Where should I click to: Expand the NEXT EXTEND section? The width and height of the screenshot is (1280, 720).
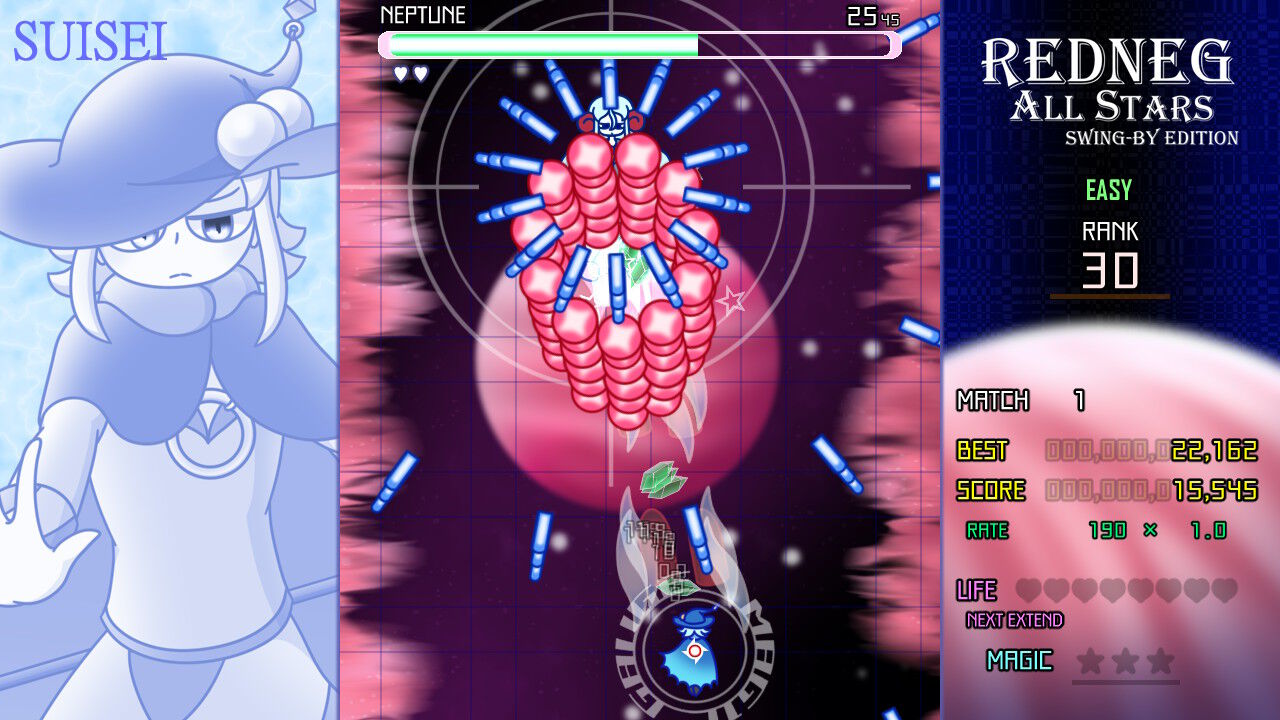(1013, 620)
